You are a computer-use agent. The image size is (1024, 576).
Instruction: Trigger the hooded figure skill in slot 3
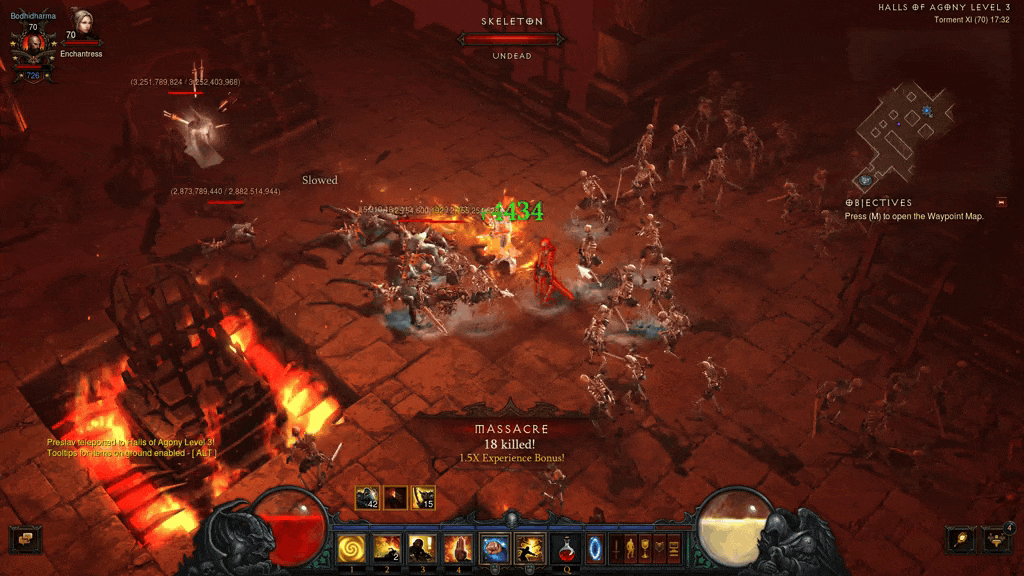click(x=421, y=548)
